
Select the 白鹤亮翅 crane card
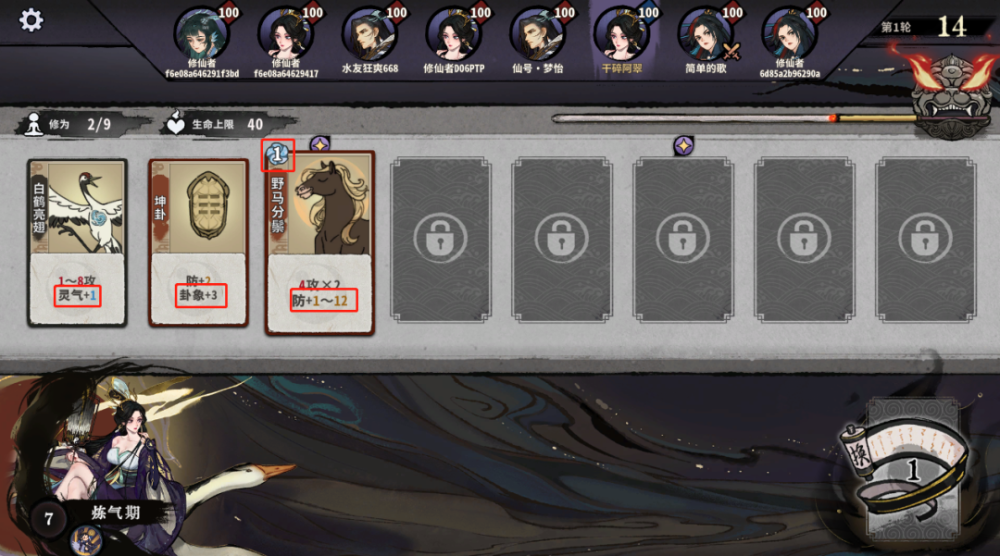point(77,242)
